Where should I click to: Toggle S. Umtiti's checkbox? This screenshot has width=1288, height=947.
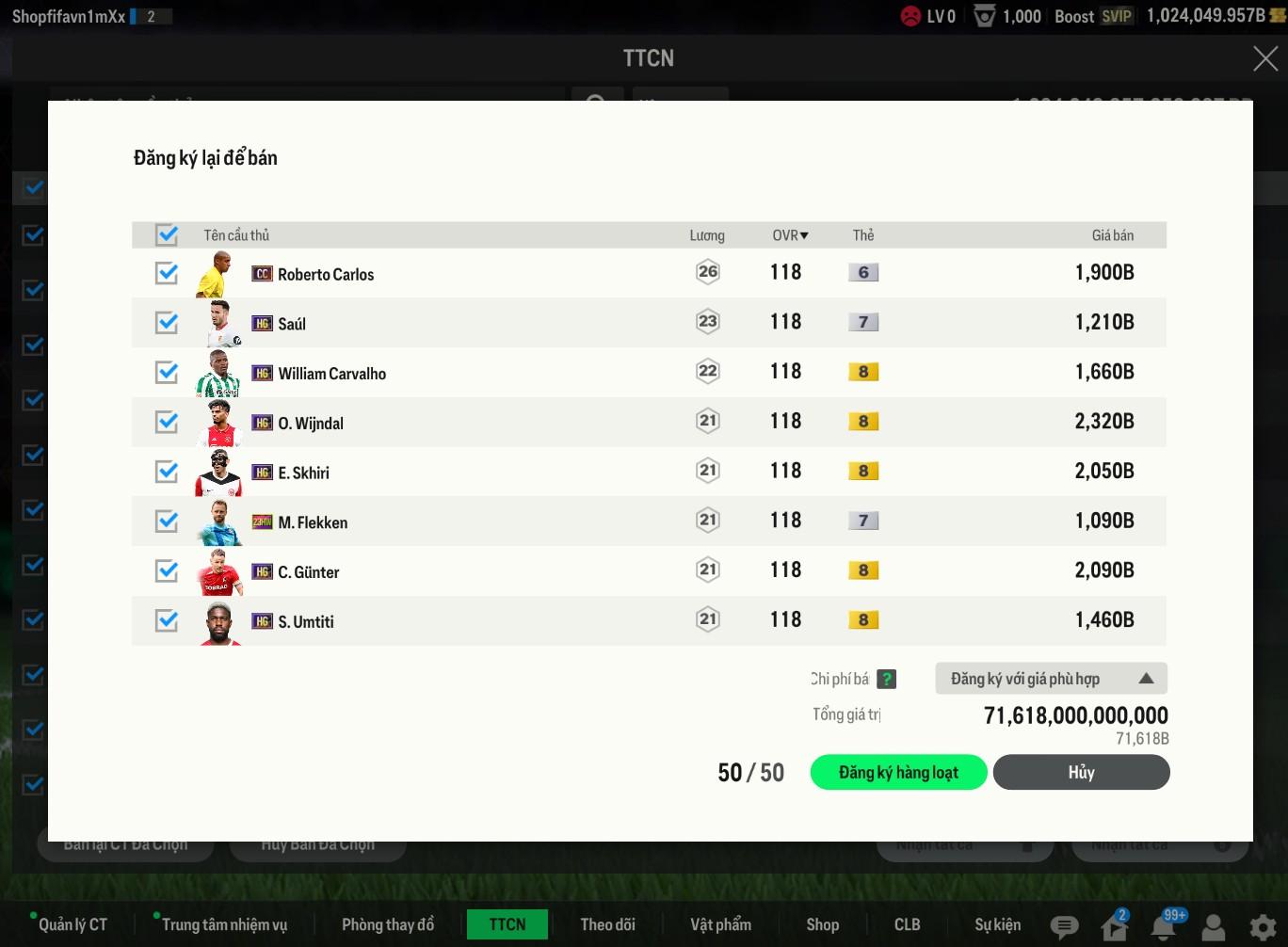tap(167, 620)
